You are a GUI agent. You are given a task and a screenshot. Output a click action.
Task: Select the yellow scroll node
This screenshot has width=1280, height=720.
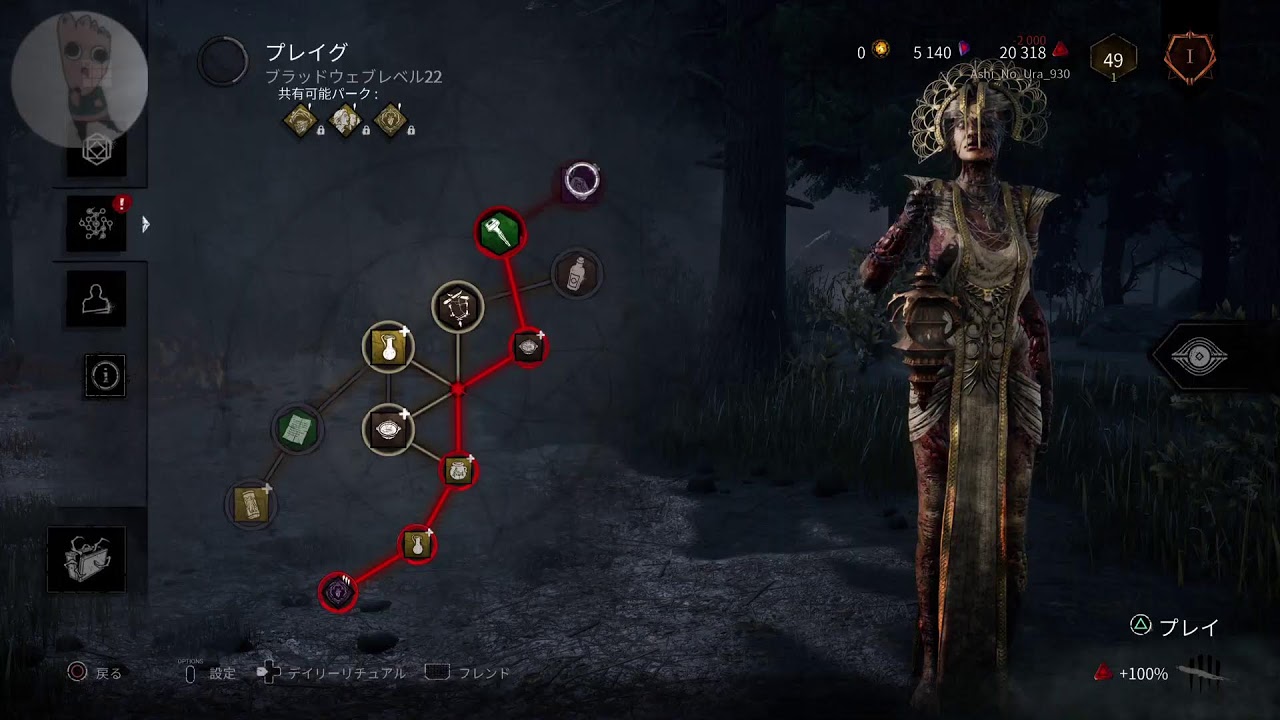pos(251,503)
